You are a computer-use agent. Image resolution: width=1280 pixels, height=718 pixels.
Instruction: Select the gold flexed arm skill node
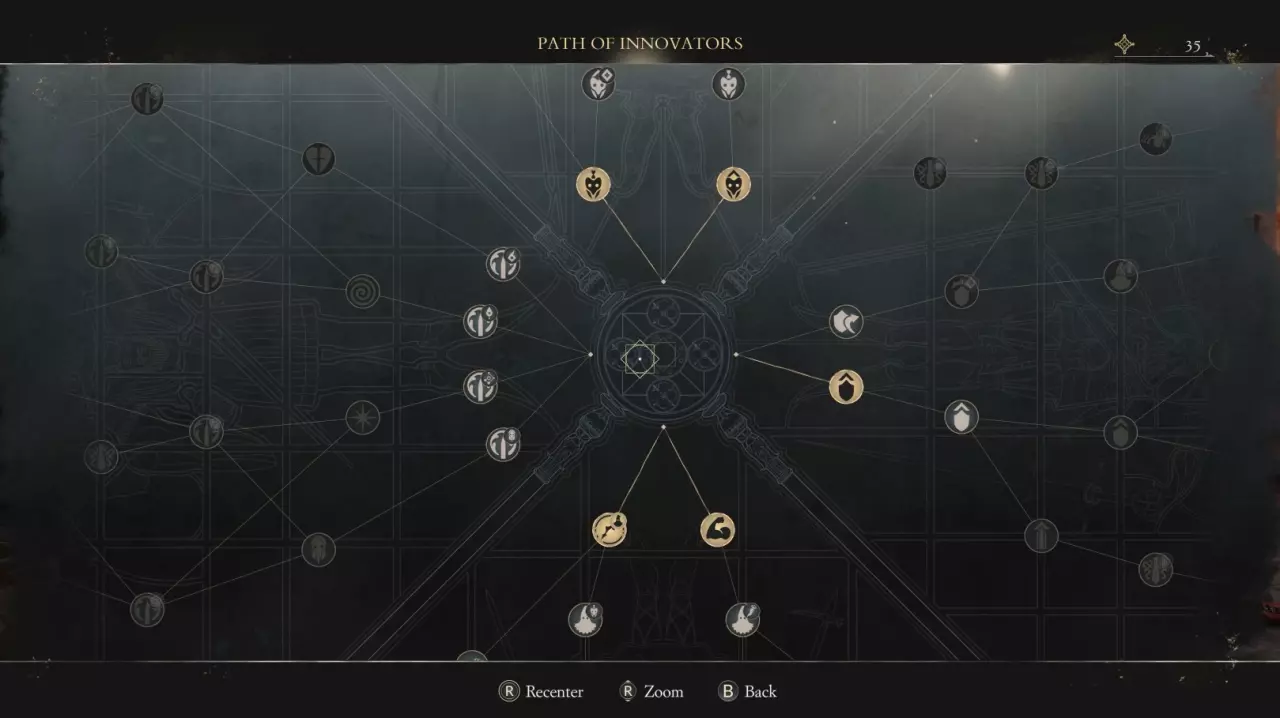(717, 529)
